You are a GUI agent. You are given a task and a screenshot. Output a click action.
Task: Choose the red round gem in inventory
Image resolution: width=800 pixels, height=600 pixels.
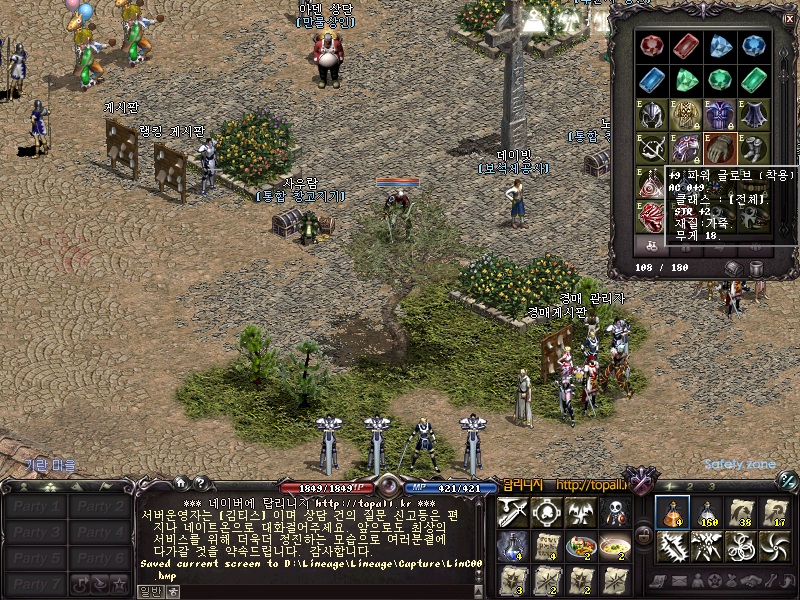click(x=652, y=45)
